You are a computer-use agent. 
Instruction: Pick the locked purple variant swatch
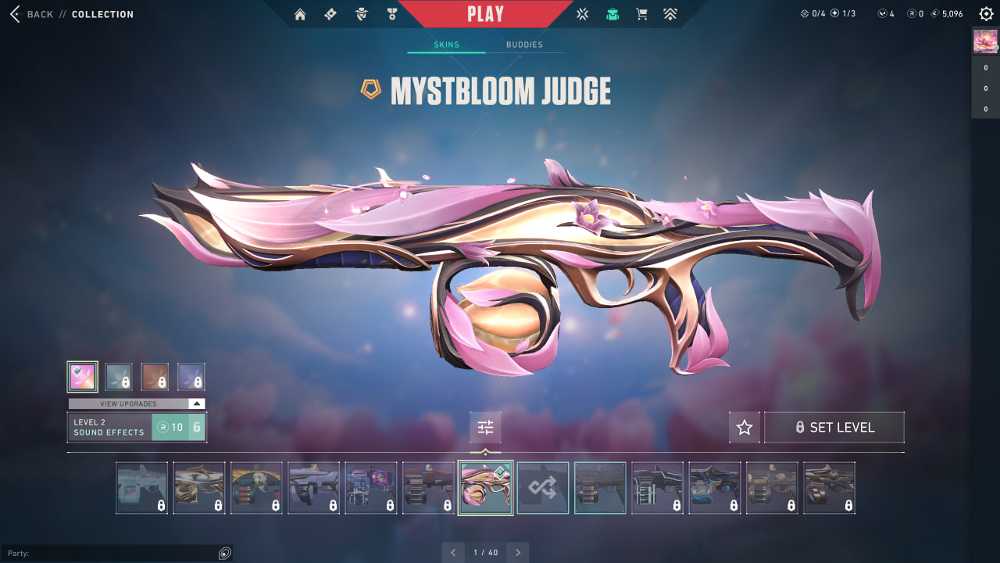tap(191, 377)
